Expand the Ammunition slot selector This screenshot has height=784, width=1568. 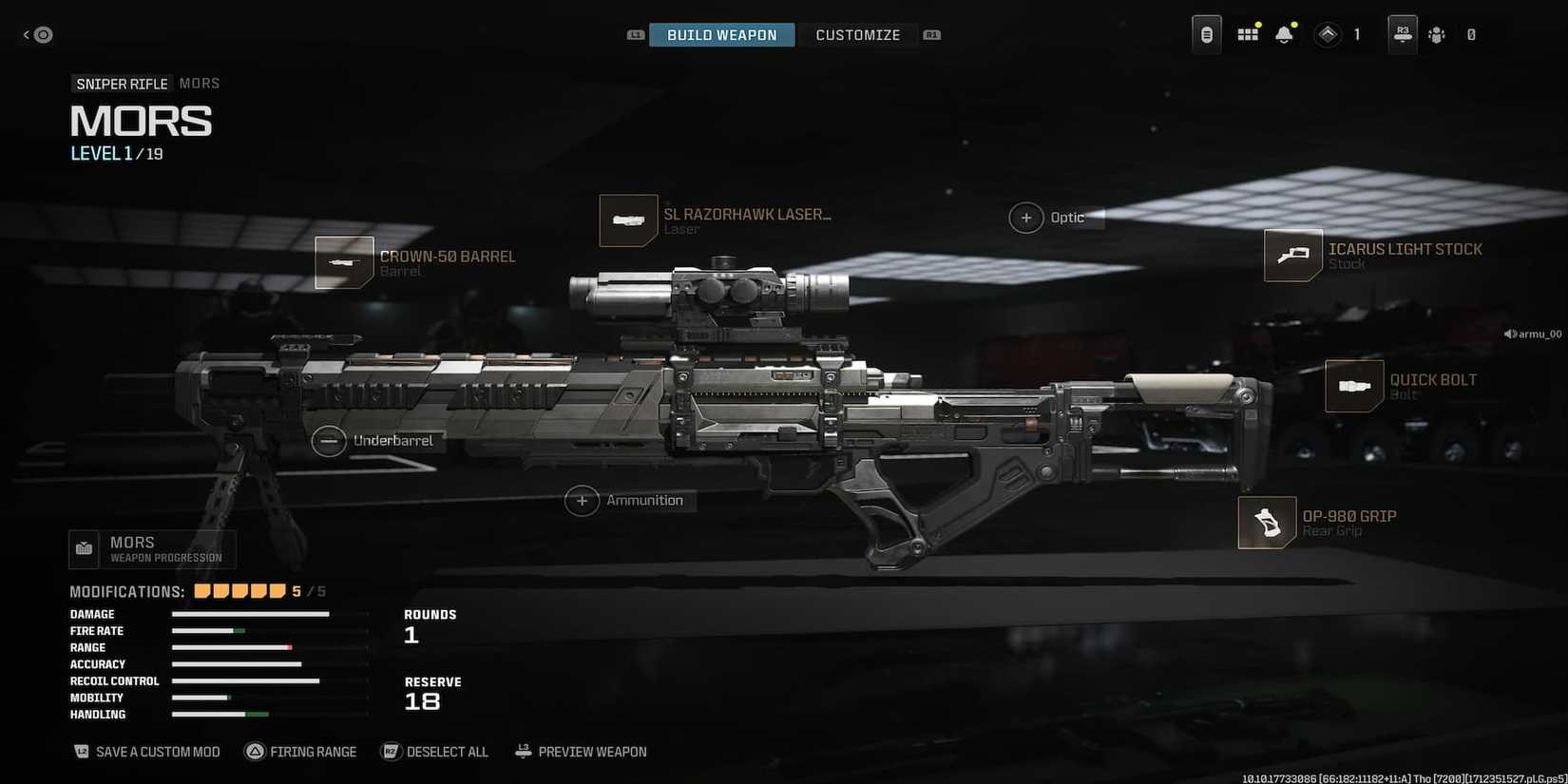coord(582,500)
